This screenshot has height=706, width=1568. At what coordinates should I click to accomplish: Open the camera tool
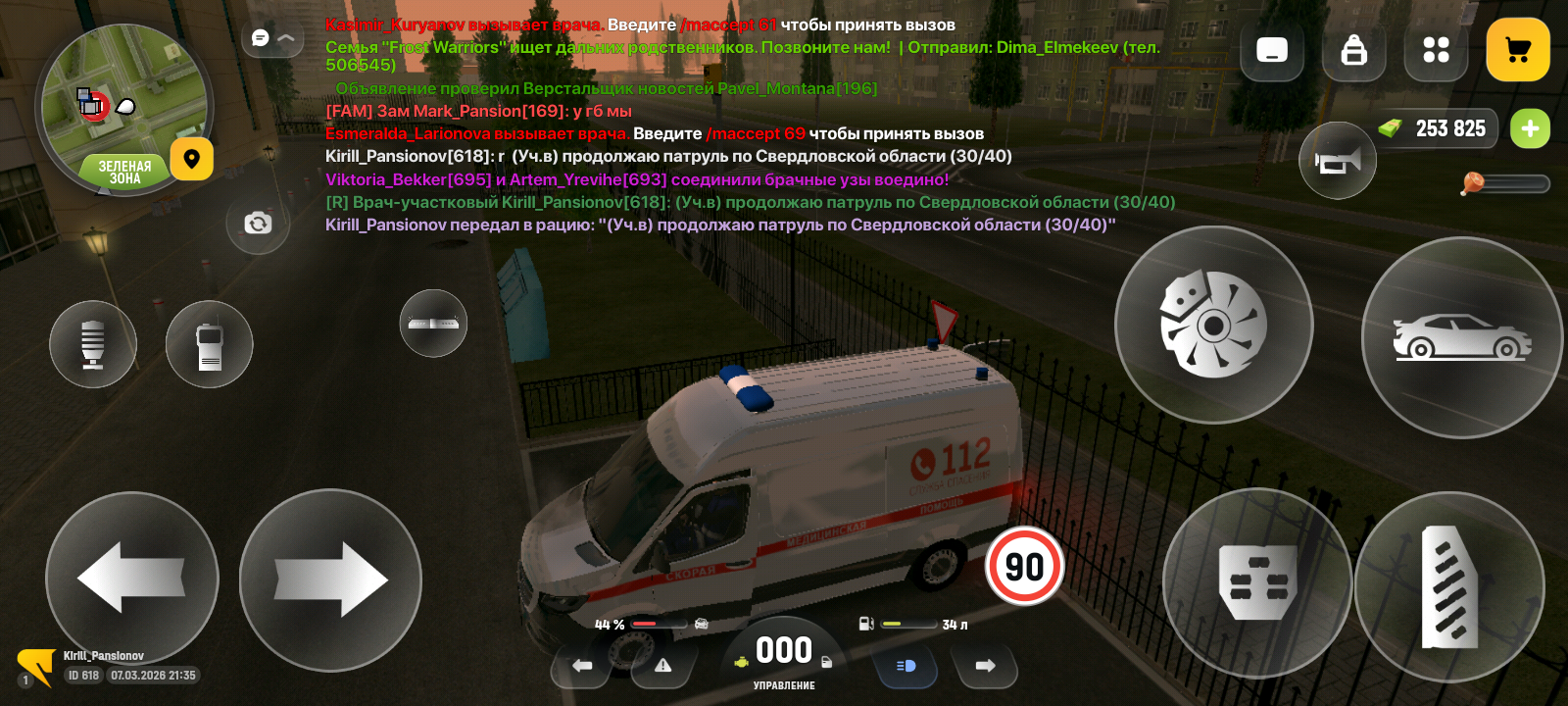pos(257,225)
